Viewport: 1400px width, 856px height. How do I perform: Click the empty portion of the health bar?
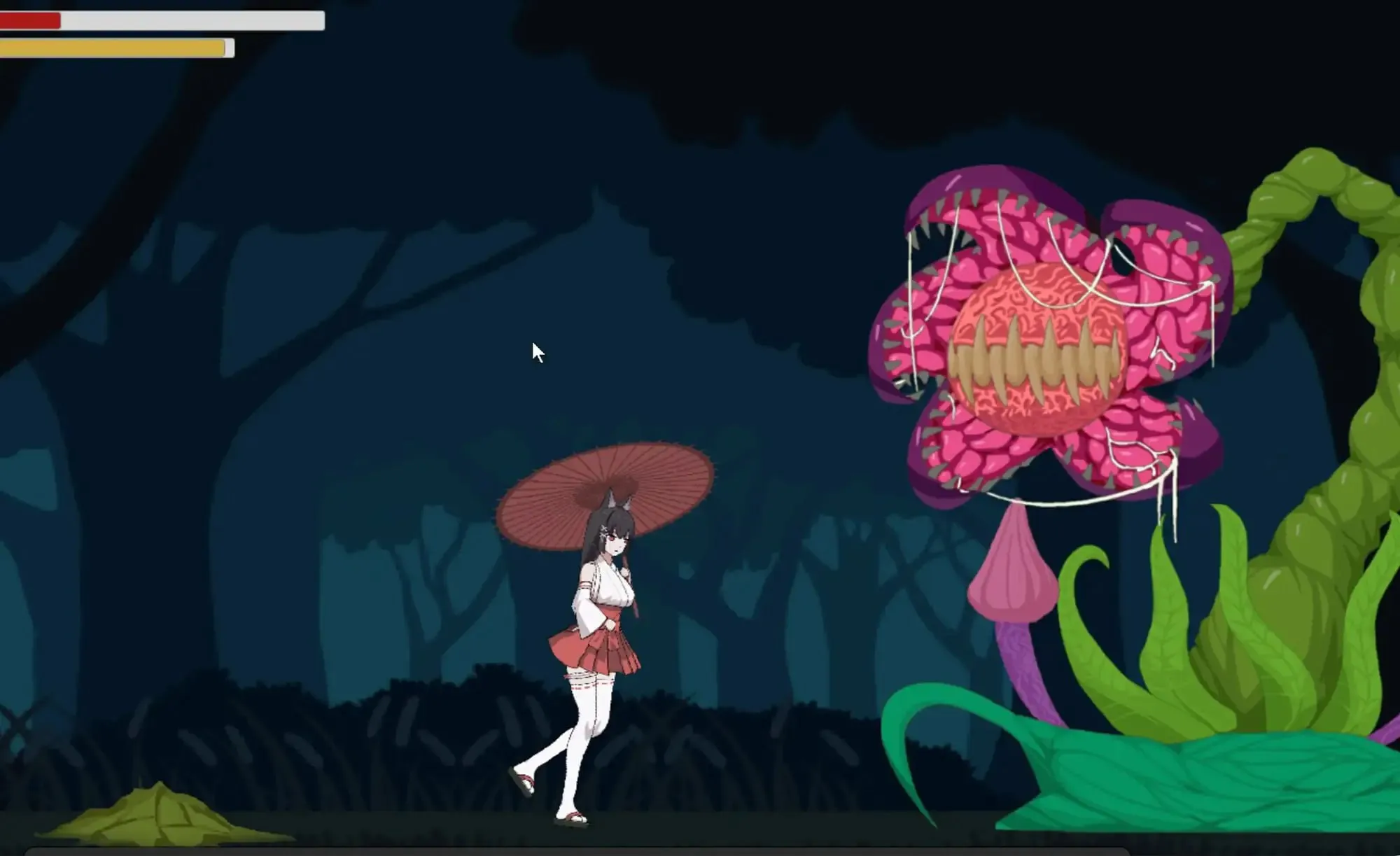coord(196,22)
